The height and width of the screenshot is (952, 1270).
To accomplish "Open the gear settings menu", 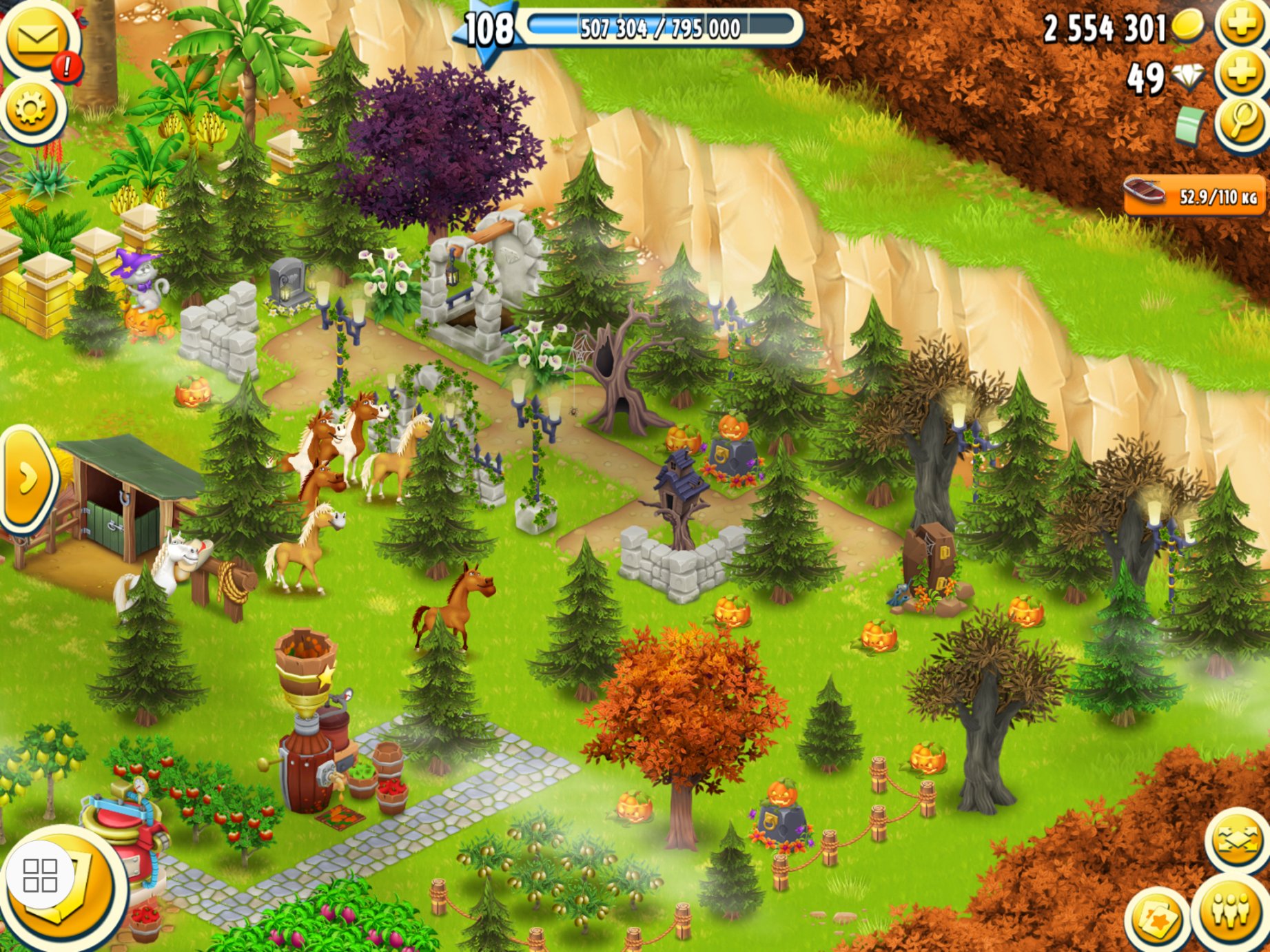I will pos(32,109).
